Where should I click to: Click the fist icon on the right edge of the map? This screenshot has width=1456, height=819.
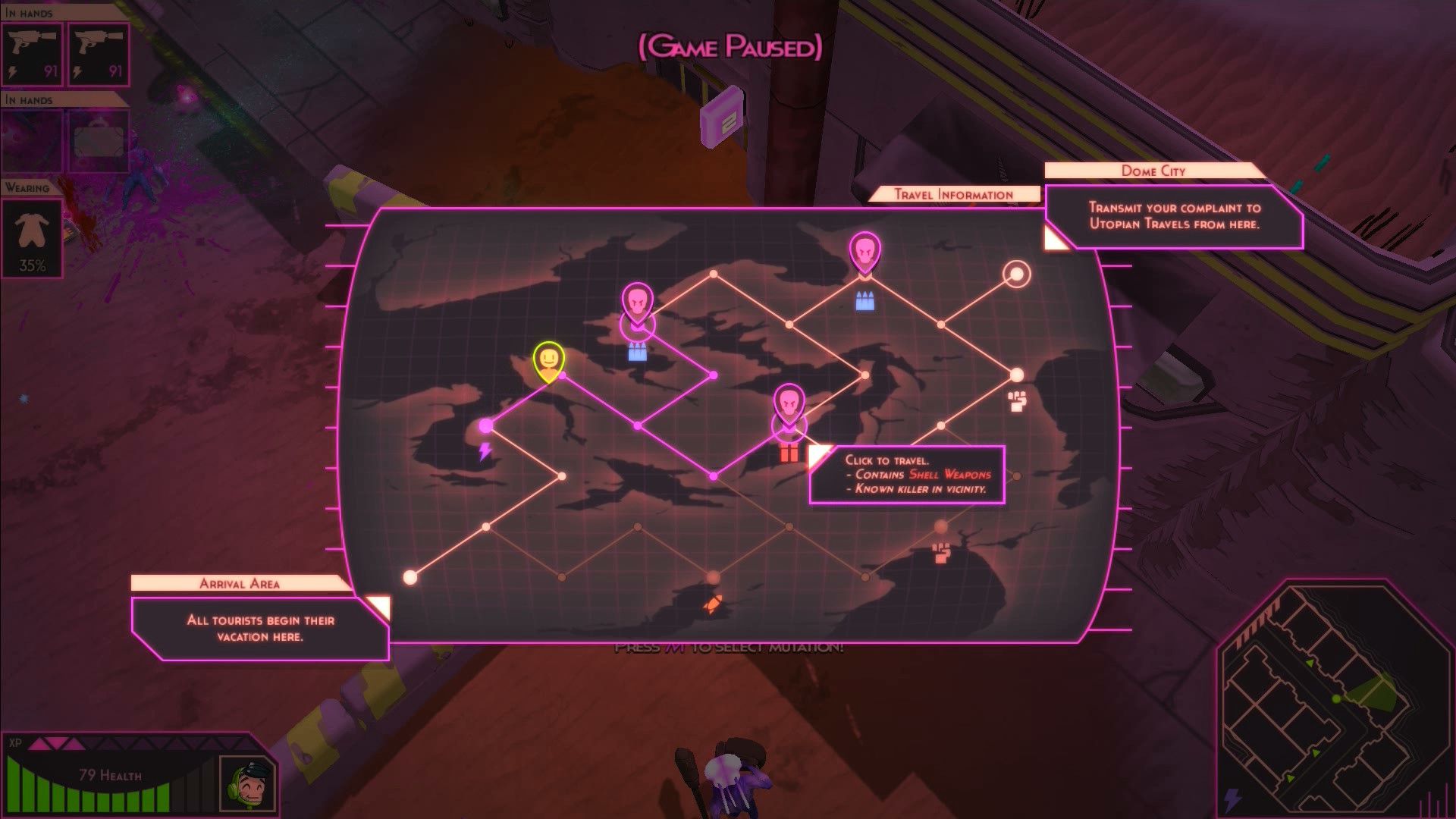1016,401
